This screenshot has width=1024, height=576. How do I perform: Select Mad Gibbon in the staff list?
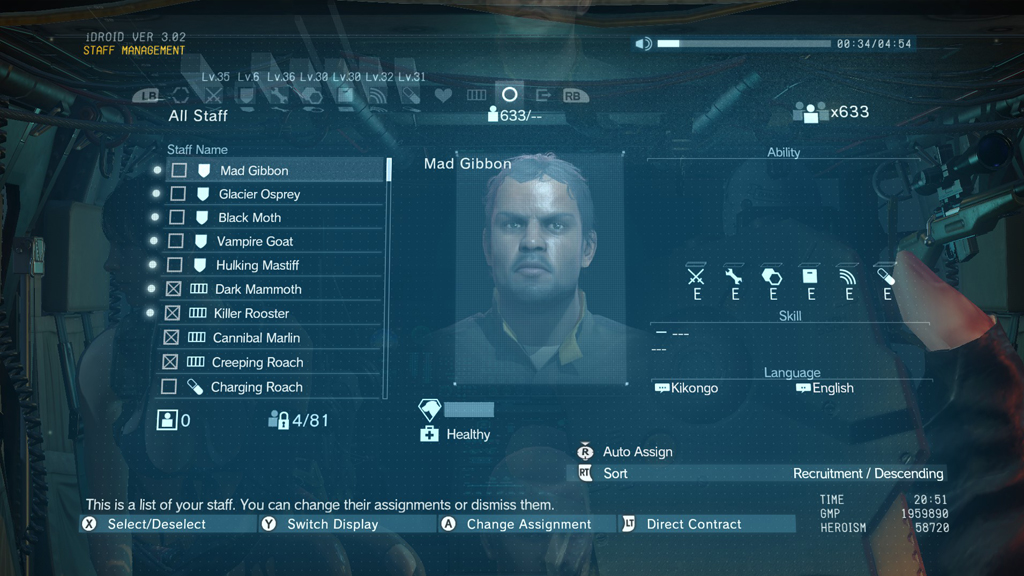coord(254,171)
